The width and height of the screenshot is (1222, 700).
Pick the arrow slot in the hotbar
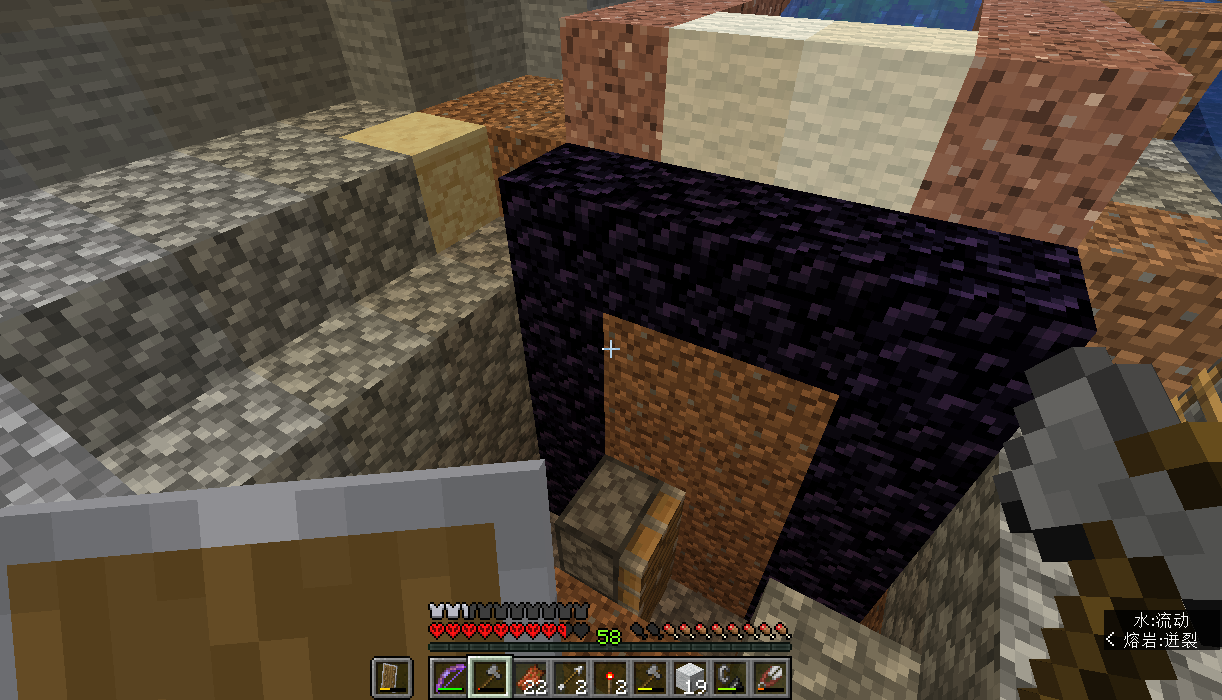(570, 678)
